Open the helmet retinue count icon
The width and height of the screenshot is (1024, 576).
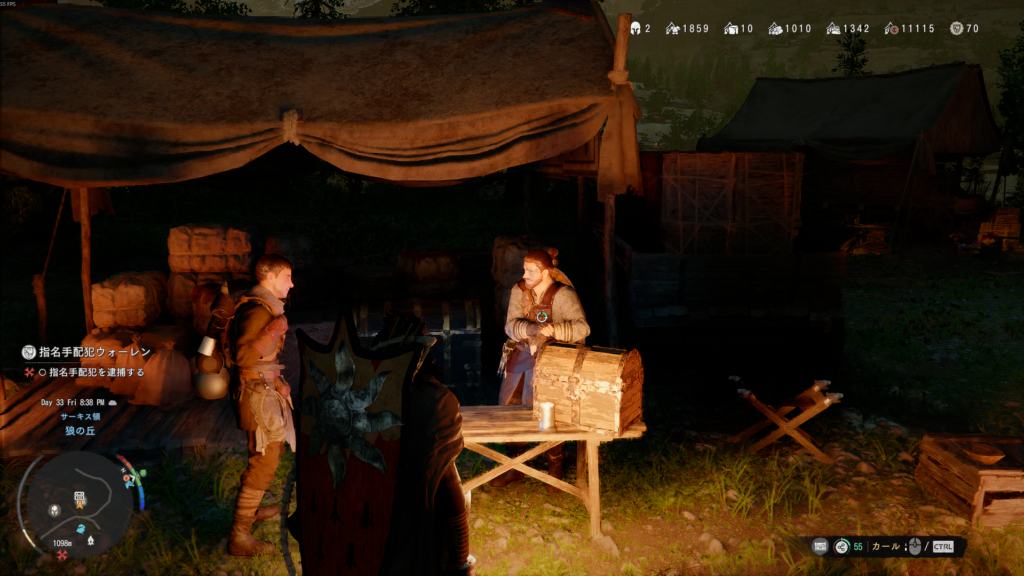pyautogui.click(x=634, y=28)
